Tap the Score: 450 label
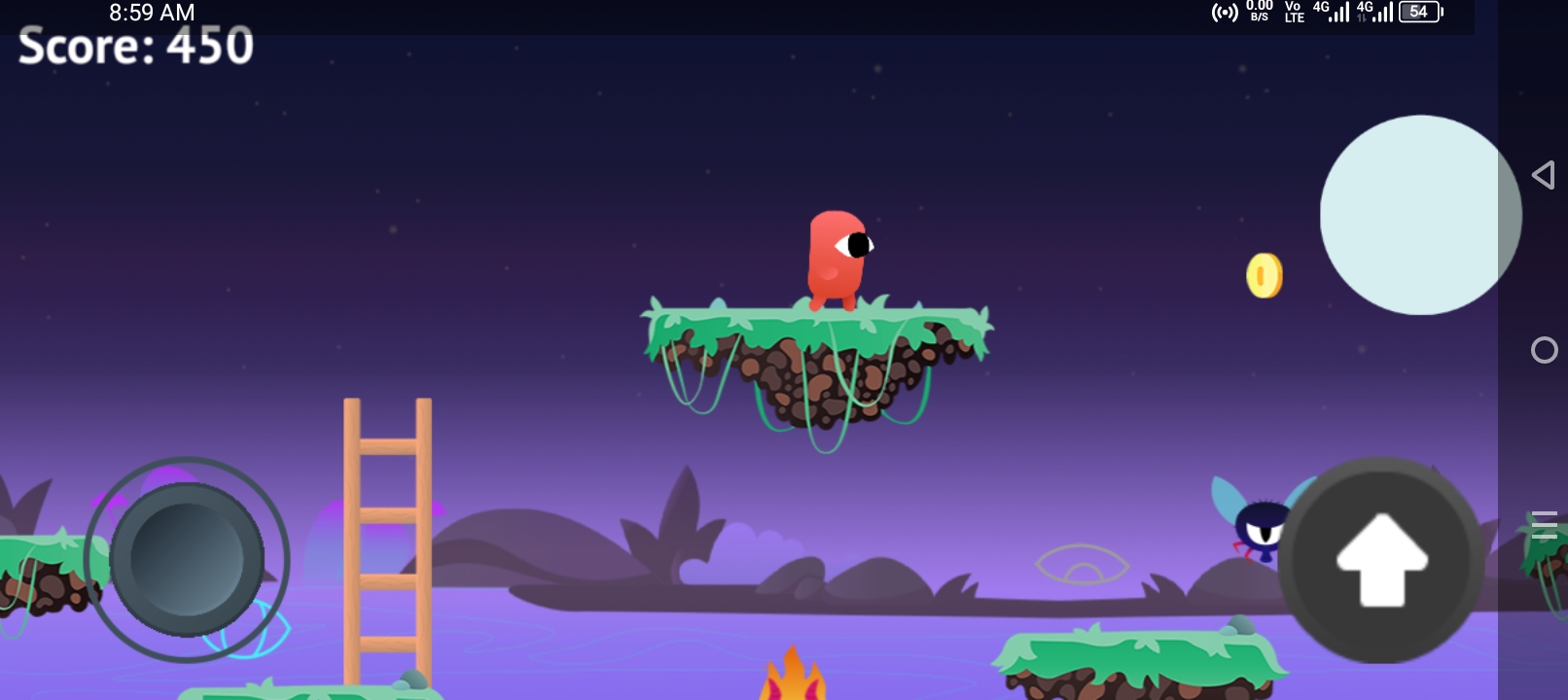 coord(133,48)
